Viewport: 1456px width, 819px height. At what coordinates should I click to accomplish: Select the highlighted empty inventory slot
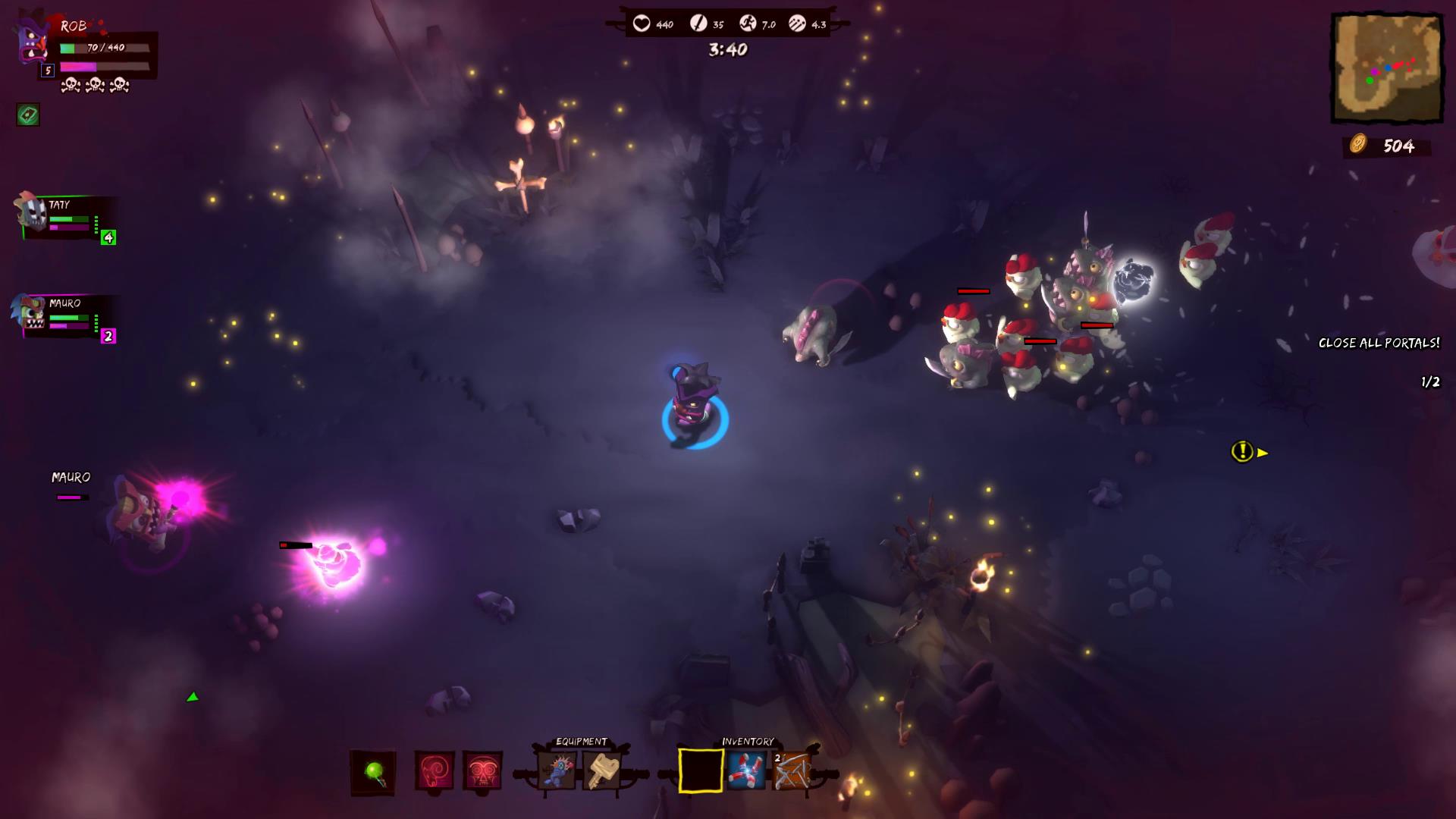[x=700, y=770]
